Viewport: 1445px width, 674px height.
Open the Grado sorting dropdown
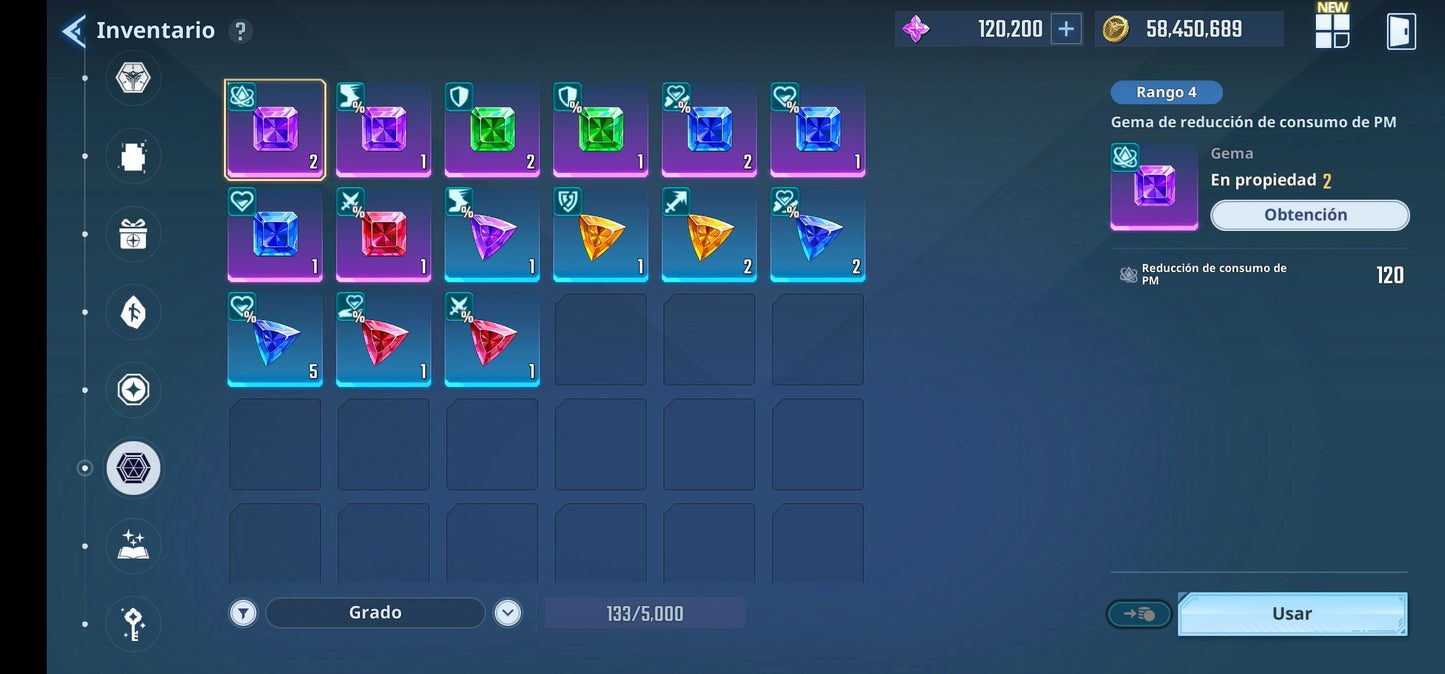(375, 613)
